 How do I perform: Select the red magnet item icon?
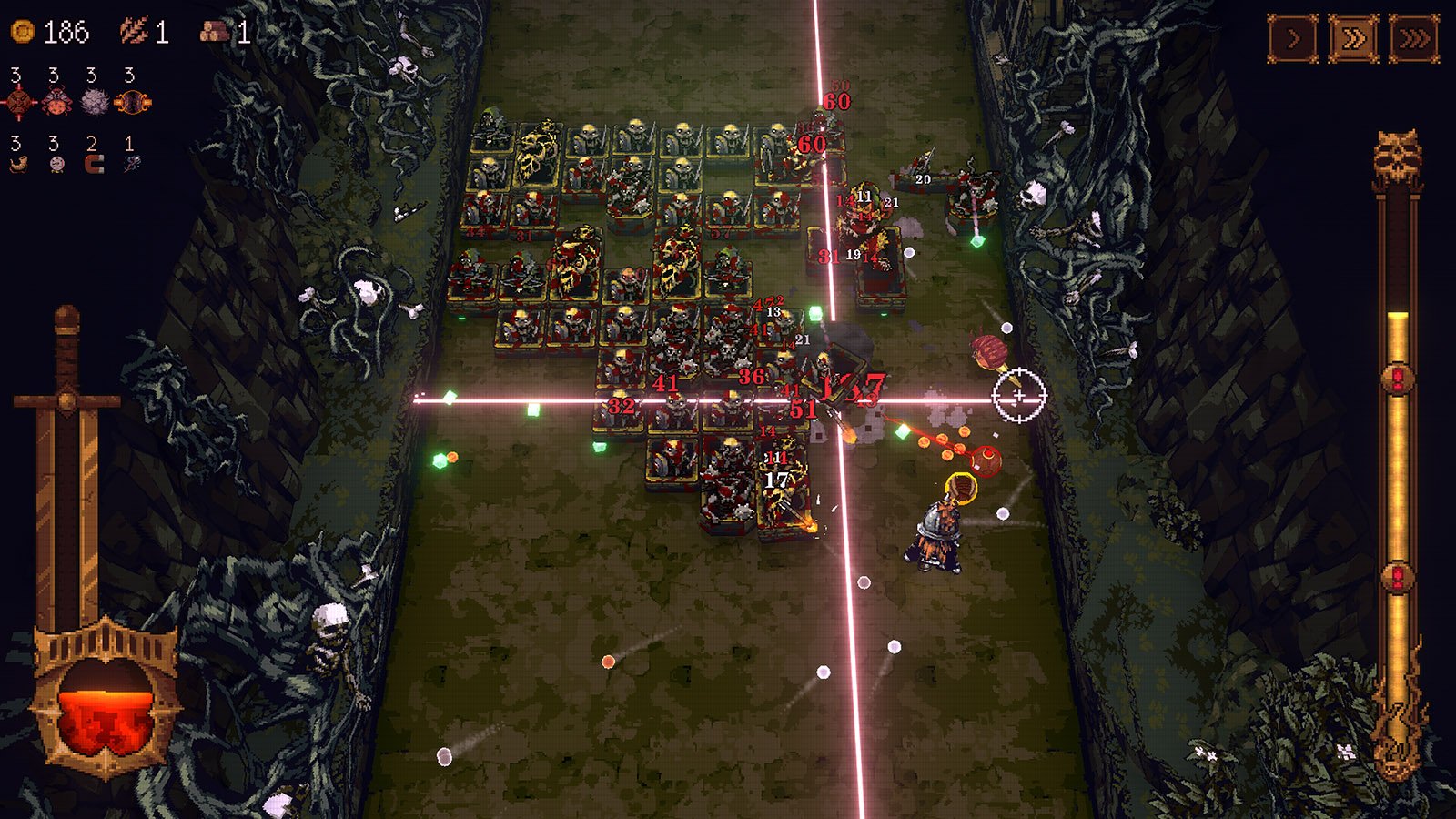tap(94, 165)
